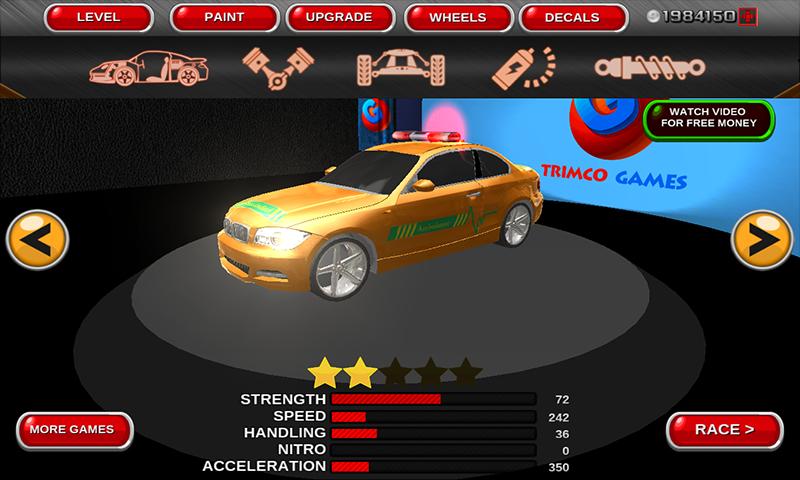The height and width of the screenshot is (480, 800).
Task: Show the next car
Action: (x=762, y=240)
